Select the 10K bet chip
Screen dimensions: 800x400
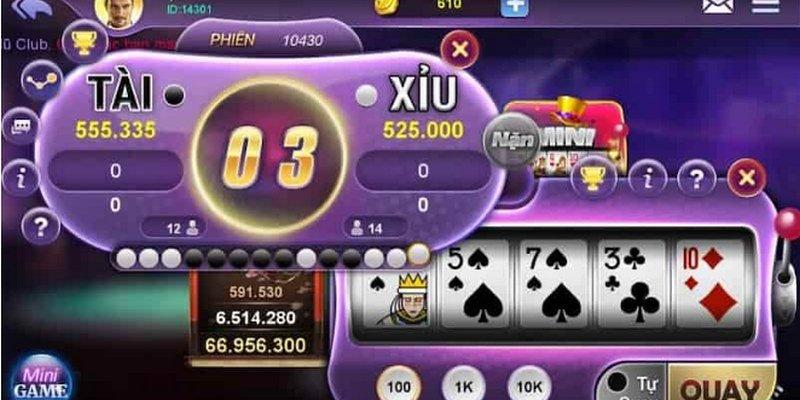pos(528,385)
